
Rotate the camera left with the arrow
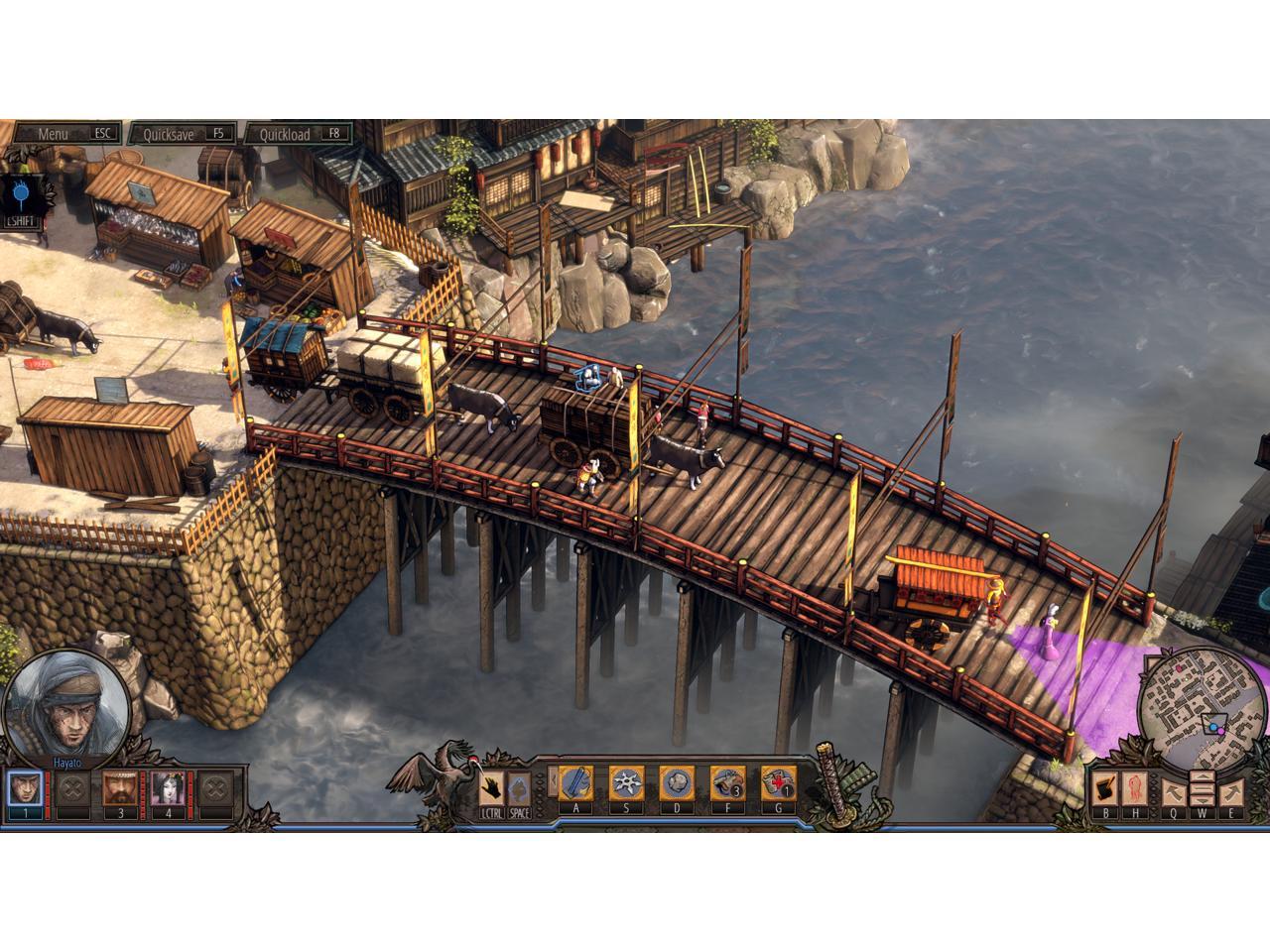1173,792
